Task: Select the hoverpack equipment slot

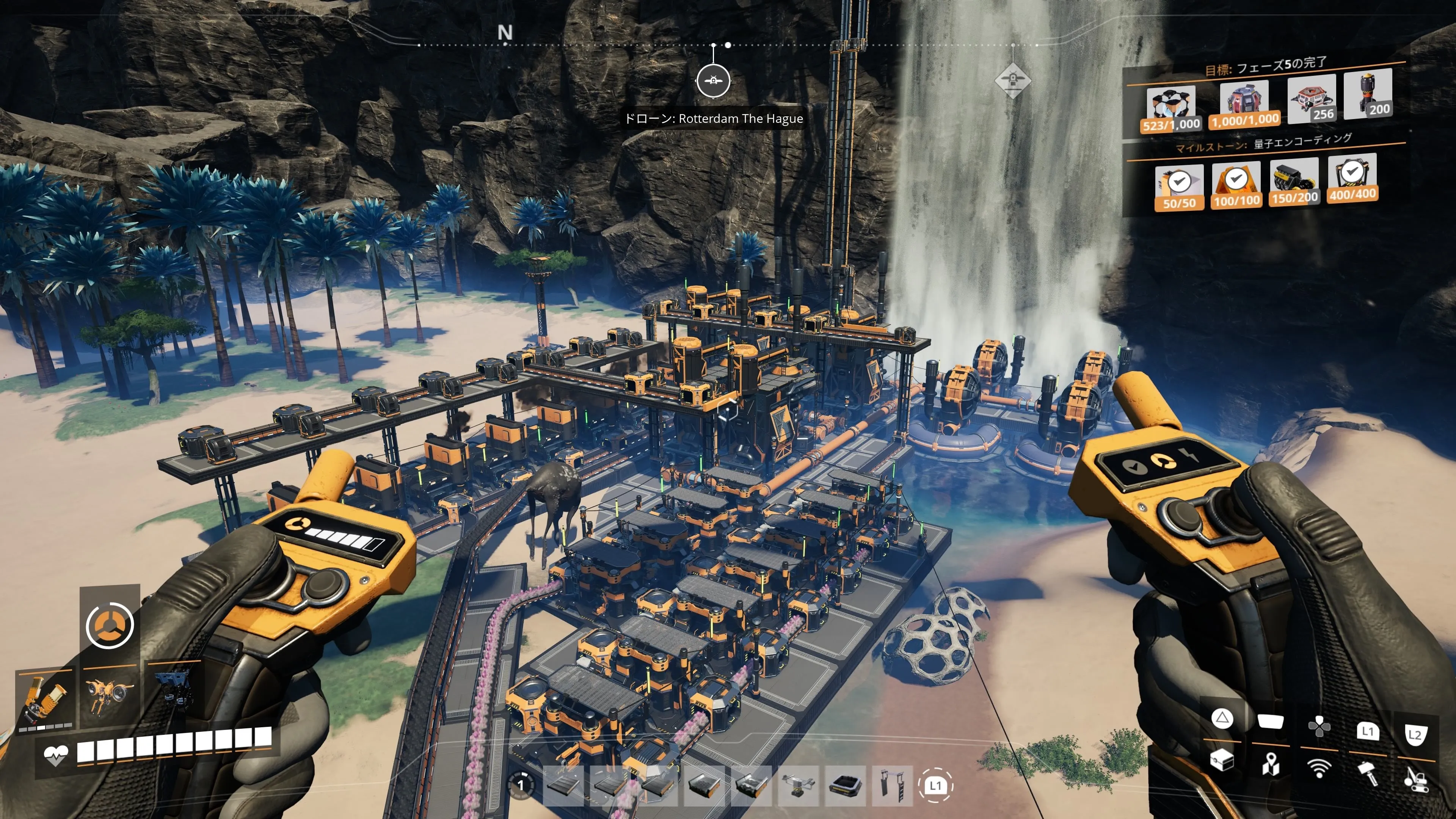Action: click(x=109, y=694)
